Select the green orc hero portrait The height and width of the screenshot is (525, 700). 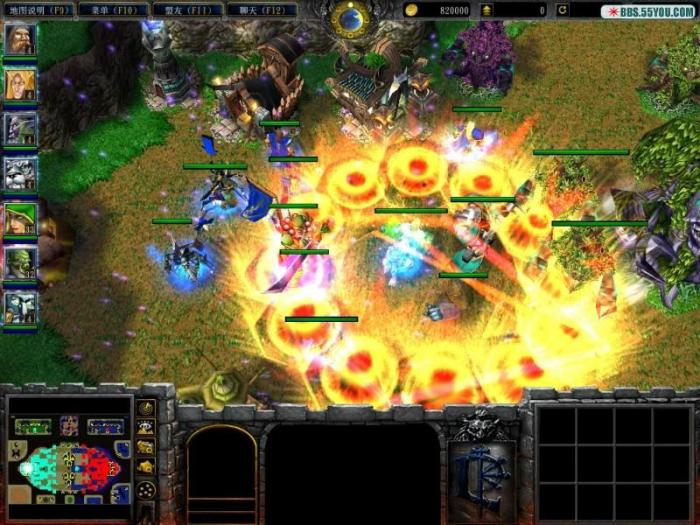click(x=20, y=264)
